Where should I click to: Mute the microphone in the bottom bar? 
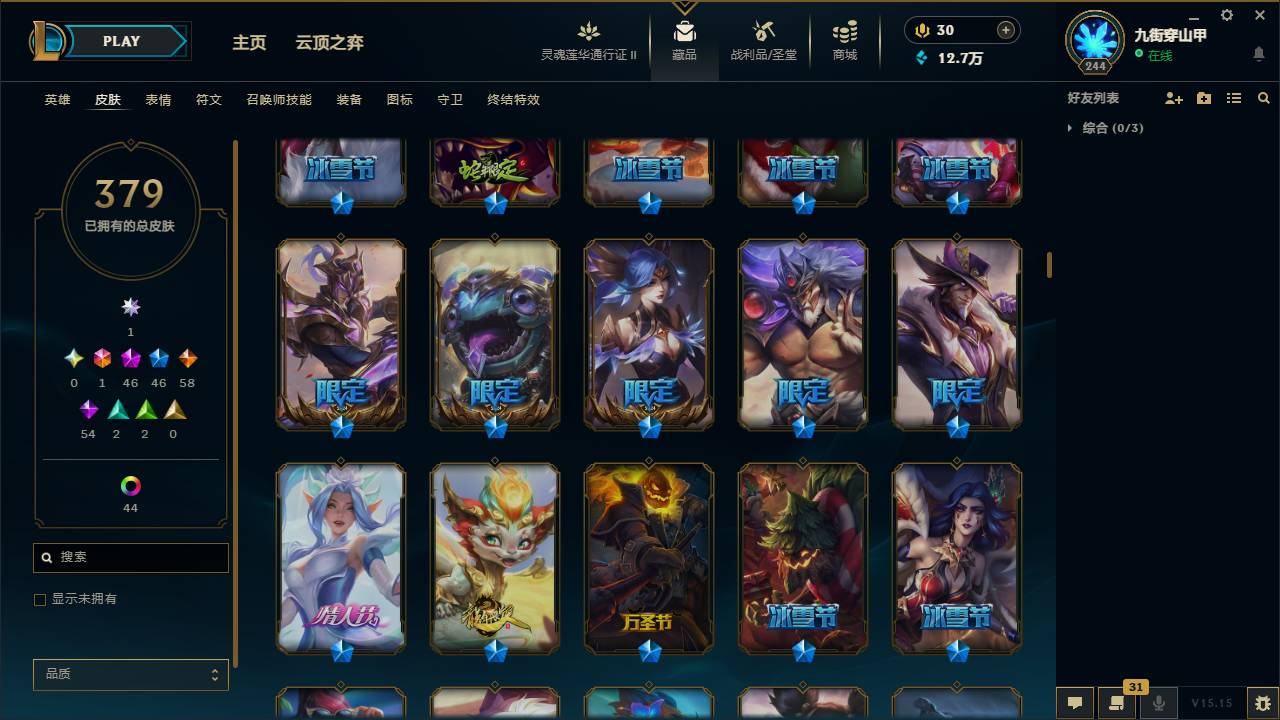pos(1157,703)
